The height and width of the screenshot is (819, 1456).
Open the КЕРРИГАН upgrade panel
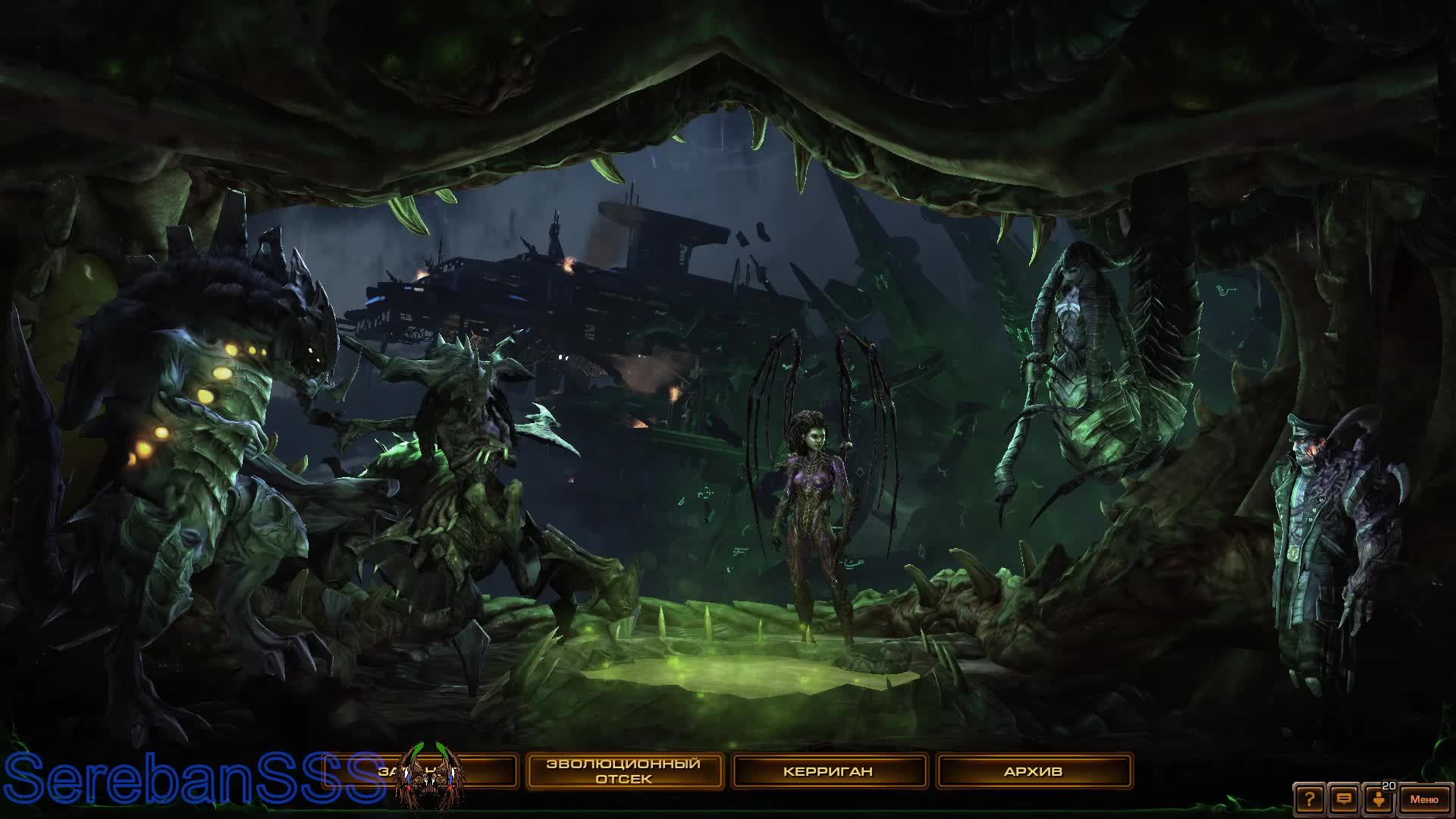[x=829, y=771]
